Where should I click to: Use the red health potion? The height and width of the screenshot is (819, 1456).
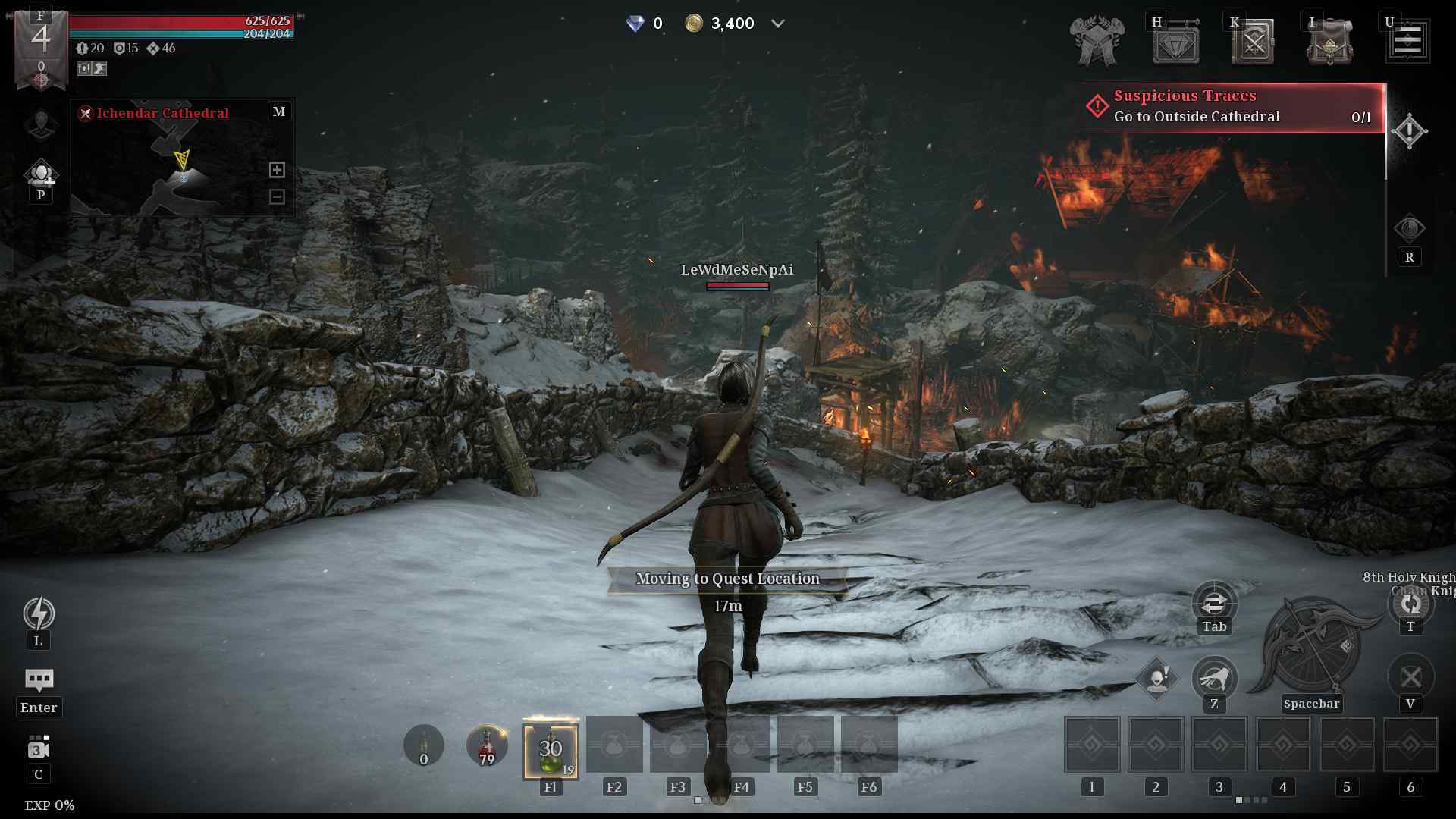(487, 745)
